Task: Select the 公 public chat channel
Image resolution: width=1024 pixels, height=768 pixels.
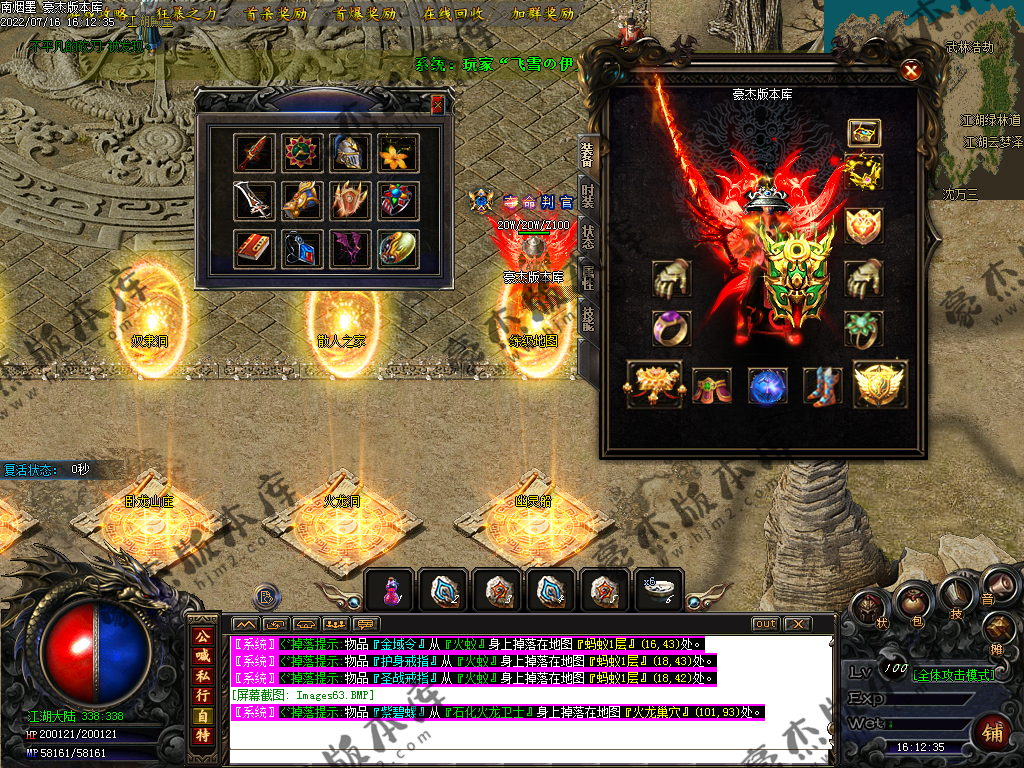Action: point(203,636)
